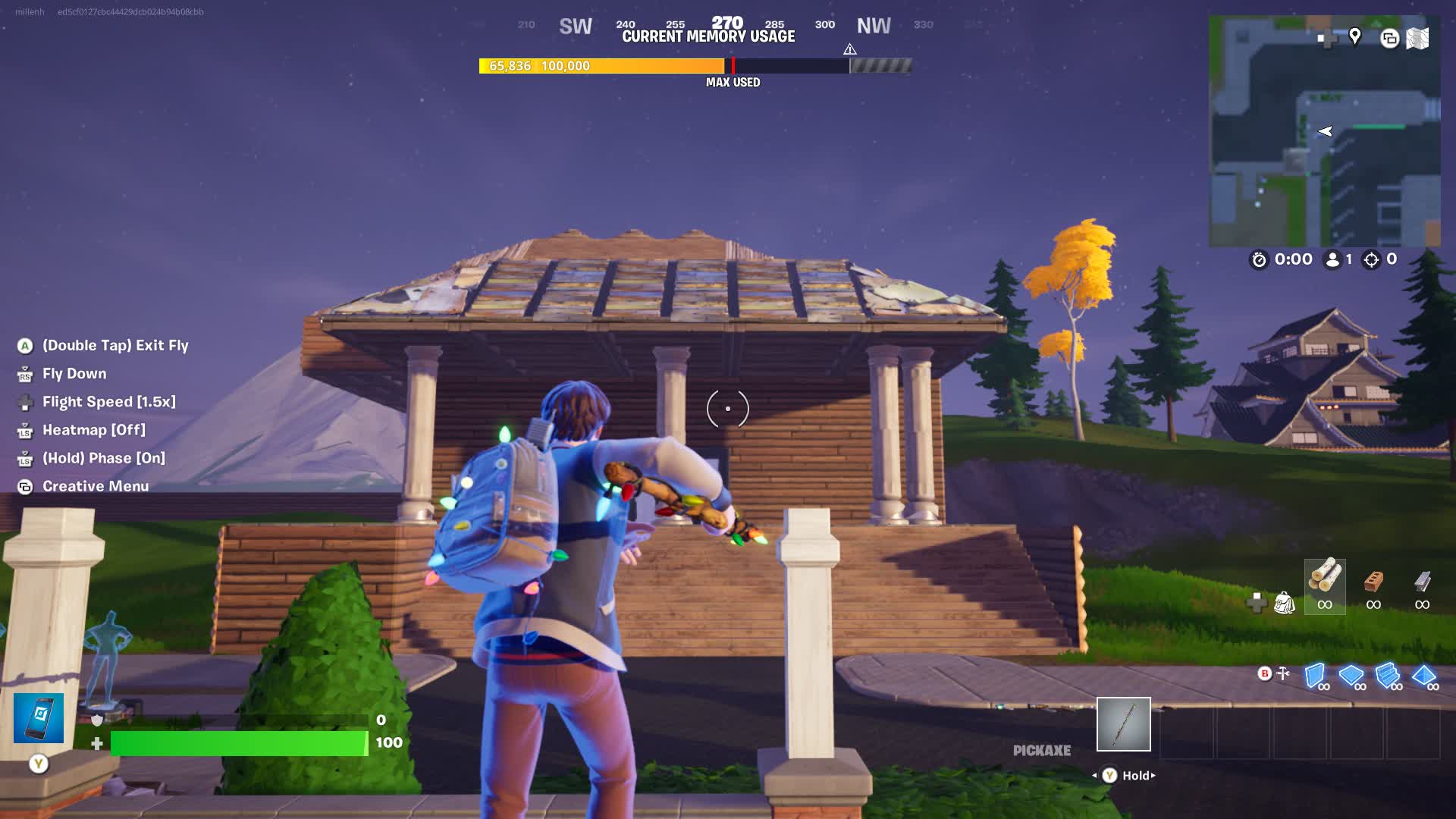Expand the weapon selector right arrow beside Hold
Image resolution: width=1456 pixels, height=819 pixels.
point(1152,775)
